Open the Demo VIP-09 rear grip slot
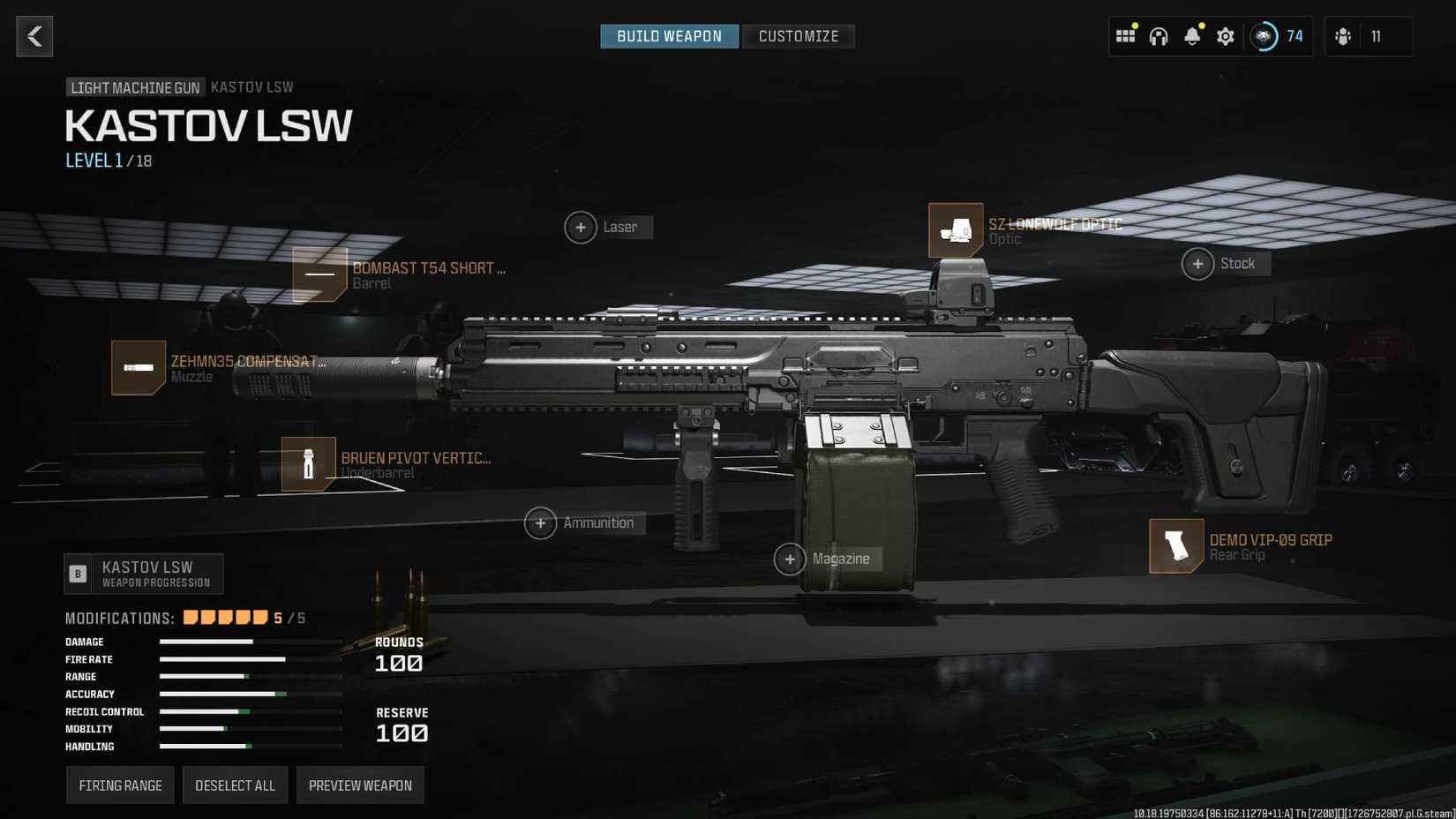Image resolution: width=1456 pixels, height=819 pixels. pyautogui.click(x=1176, y=546)
